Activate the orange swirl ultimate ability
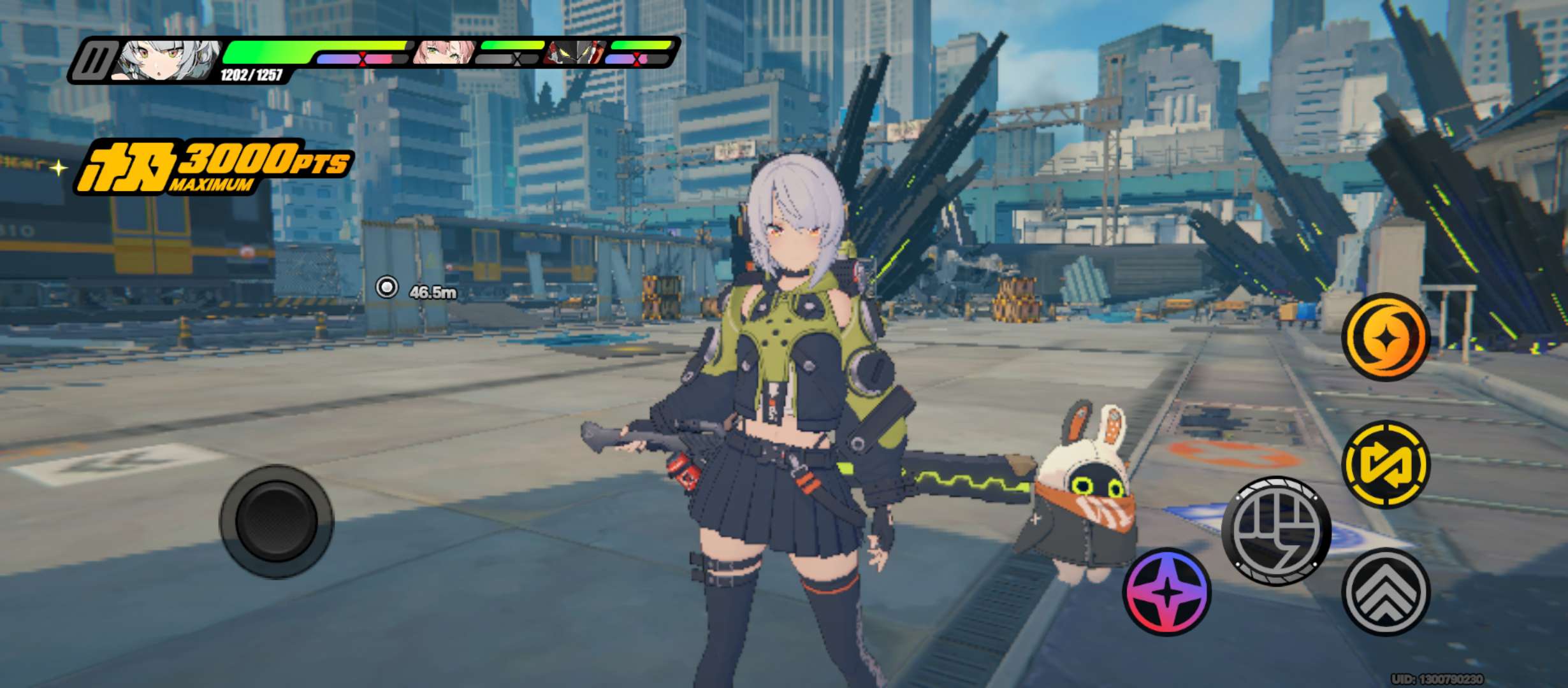 point(1385,336)
